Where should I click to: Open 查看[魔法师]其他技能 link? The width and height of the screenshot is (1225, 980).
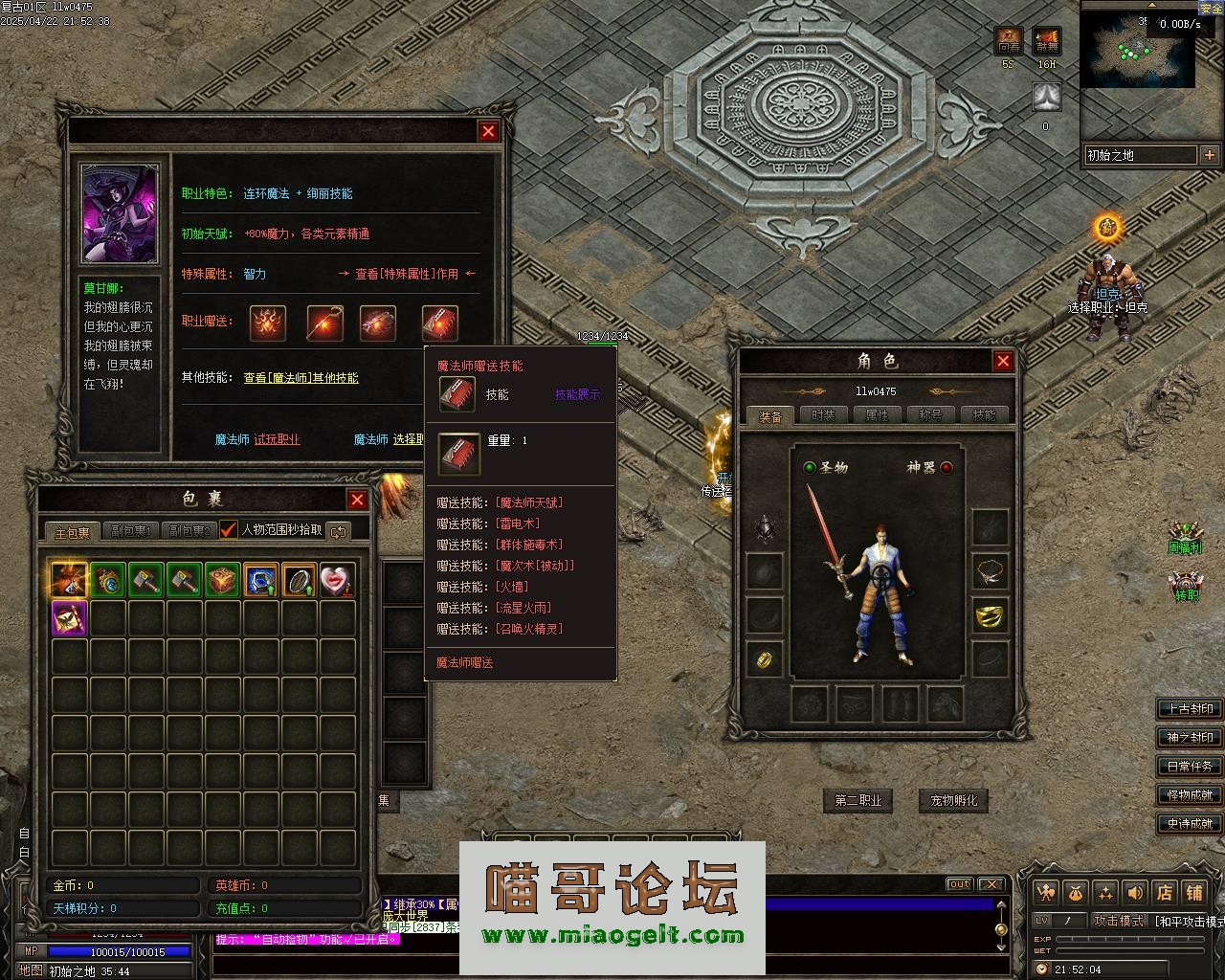(301, 378)
